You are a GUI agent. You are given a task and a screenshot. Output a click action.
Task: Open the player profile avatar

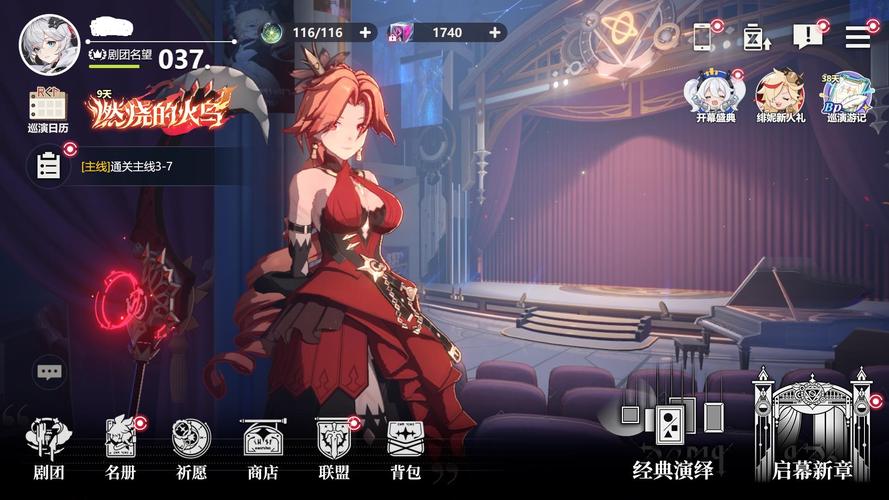click(49, 44)
